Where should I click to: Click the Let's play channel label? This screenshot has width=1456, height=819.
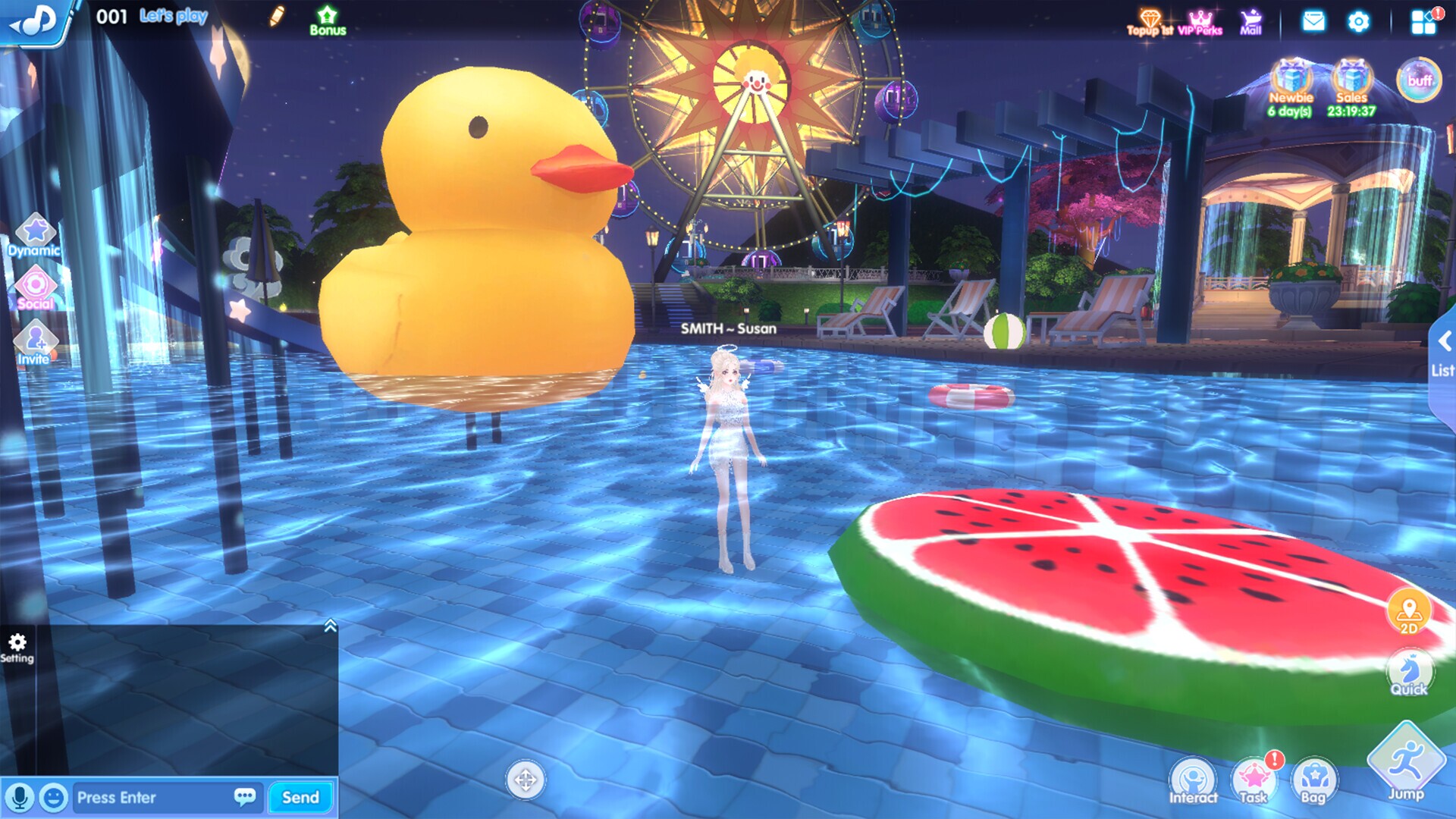(x=173, y=17)
